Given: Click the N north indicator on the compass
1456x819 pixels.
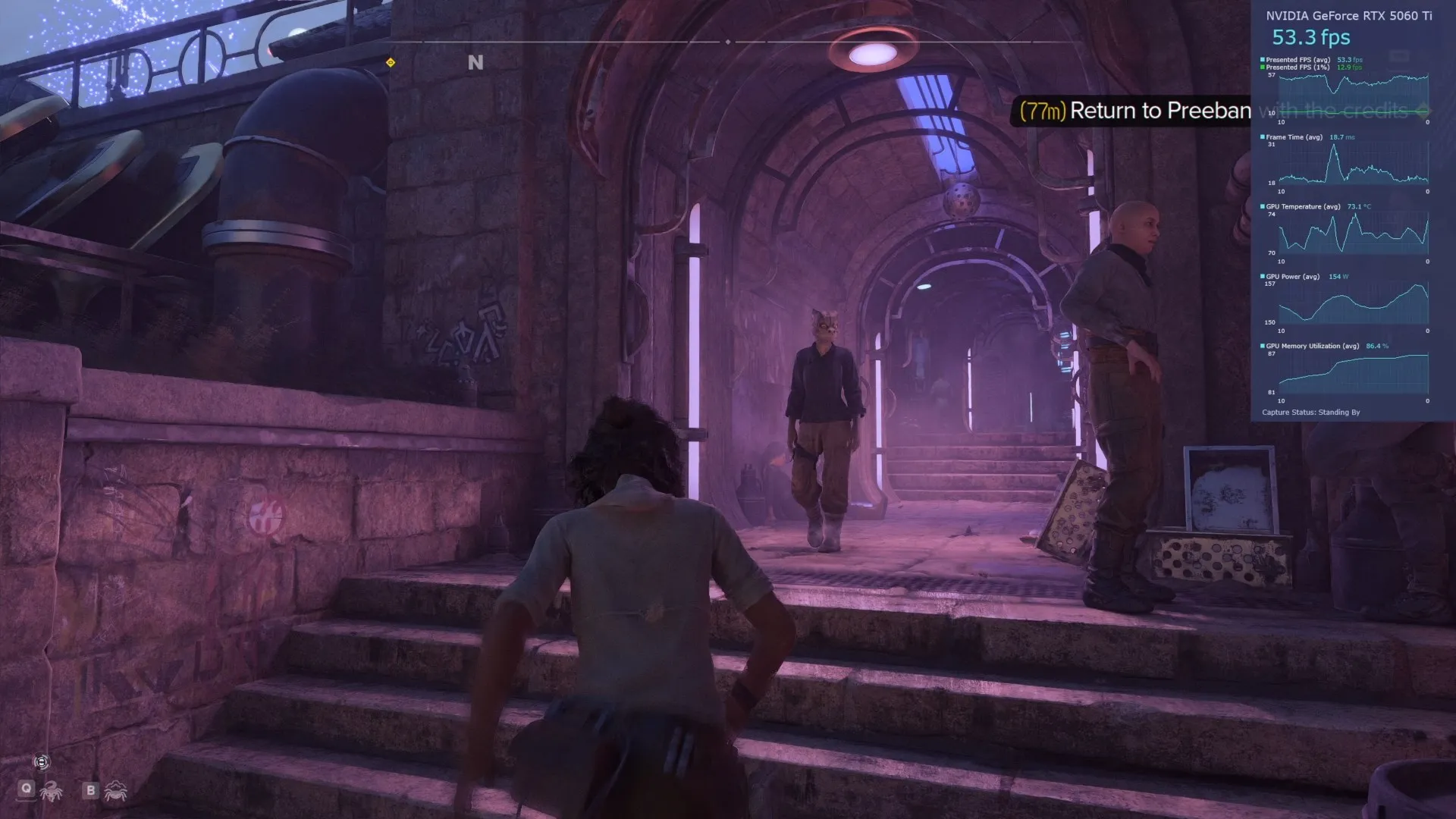Looking at the screenshot, I should 475,63.
